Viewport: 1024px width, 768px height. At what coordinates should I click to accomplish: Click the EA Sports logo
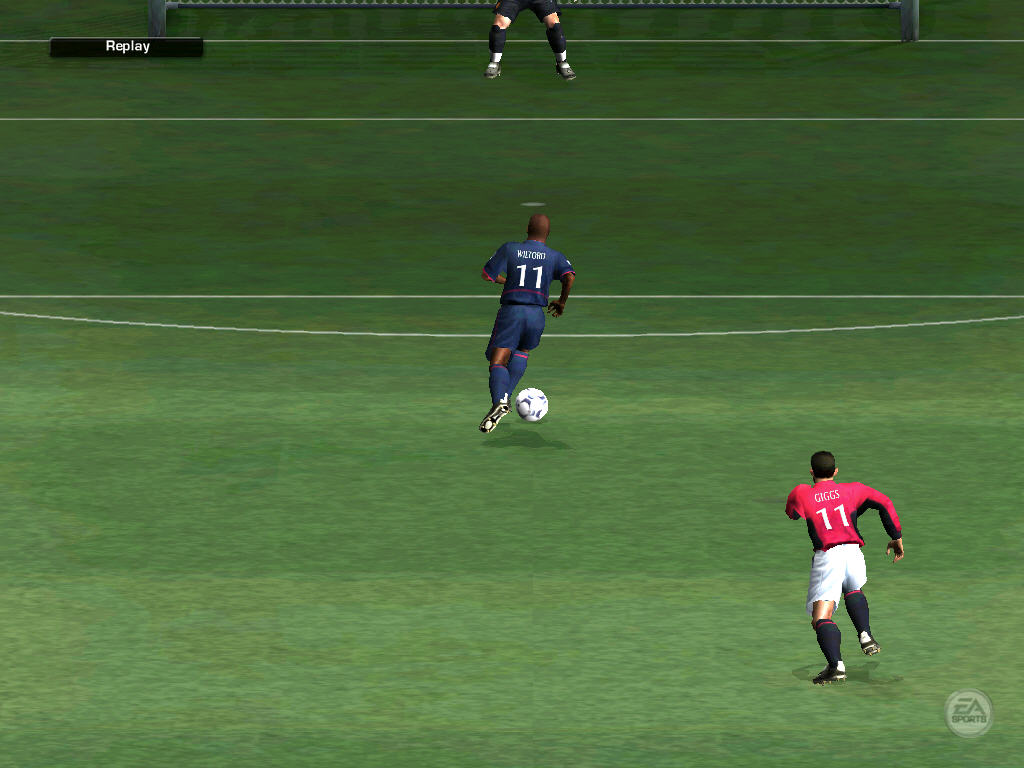[968, 713]
